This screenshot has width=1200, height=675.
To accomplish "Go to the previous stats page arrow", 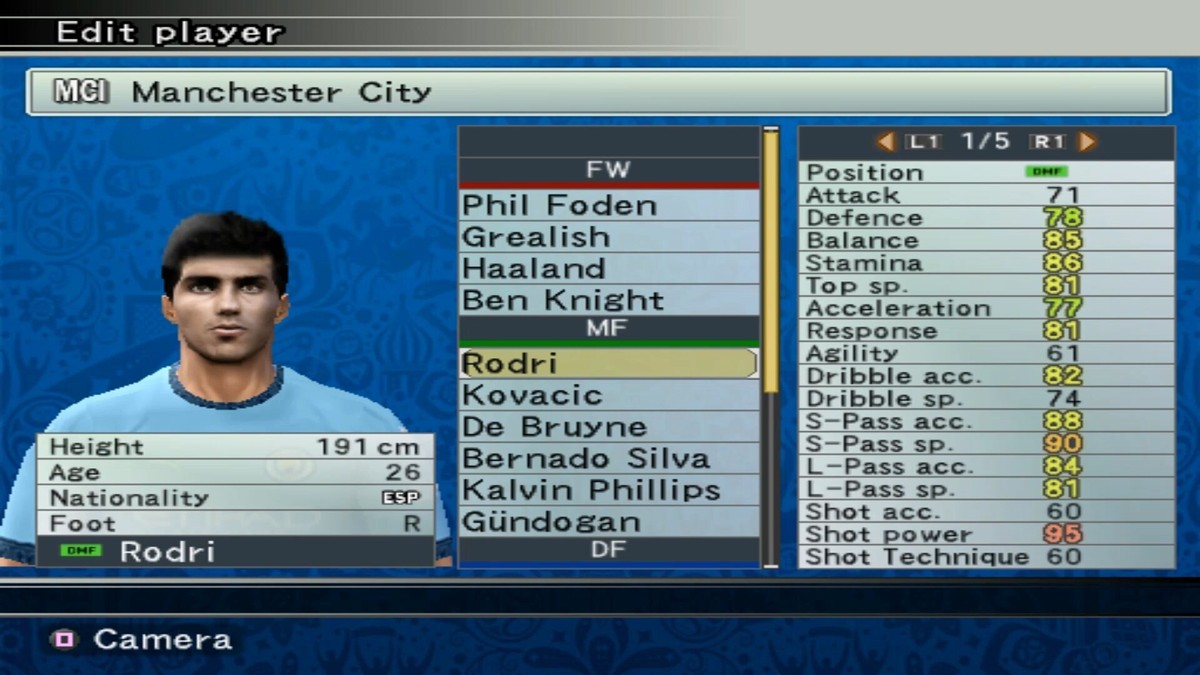I will coord(885,142).
